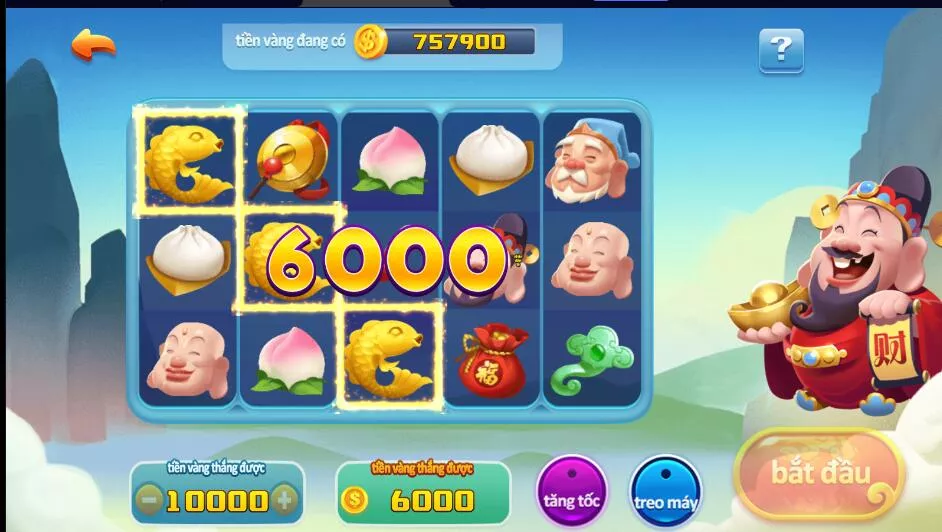
Task: Decrease the bet with the minus button
Action: (x=150, y=499)
